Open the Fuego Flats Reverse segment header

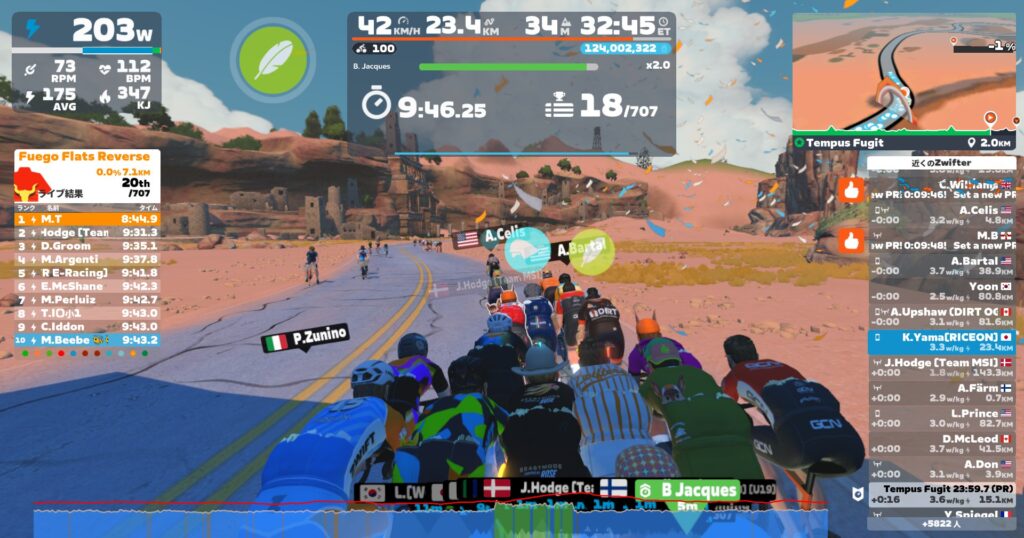pyautogui.click(x=86, y=157)
